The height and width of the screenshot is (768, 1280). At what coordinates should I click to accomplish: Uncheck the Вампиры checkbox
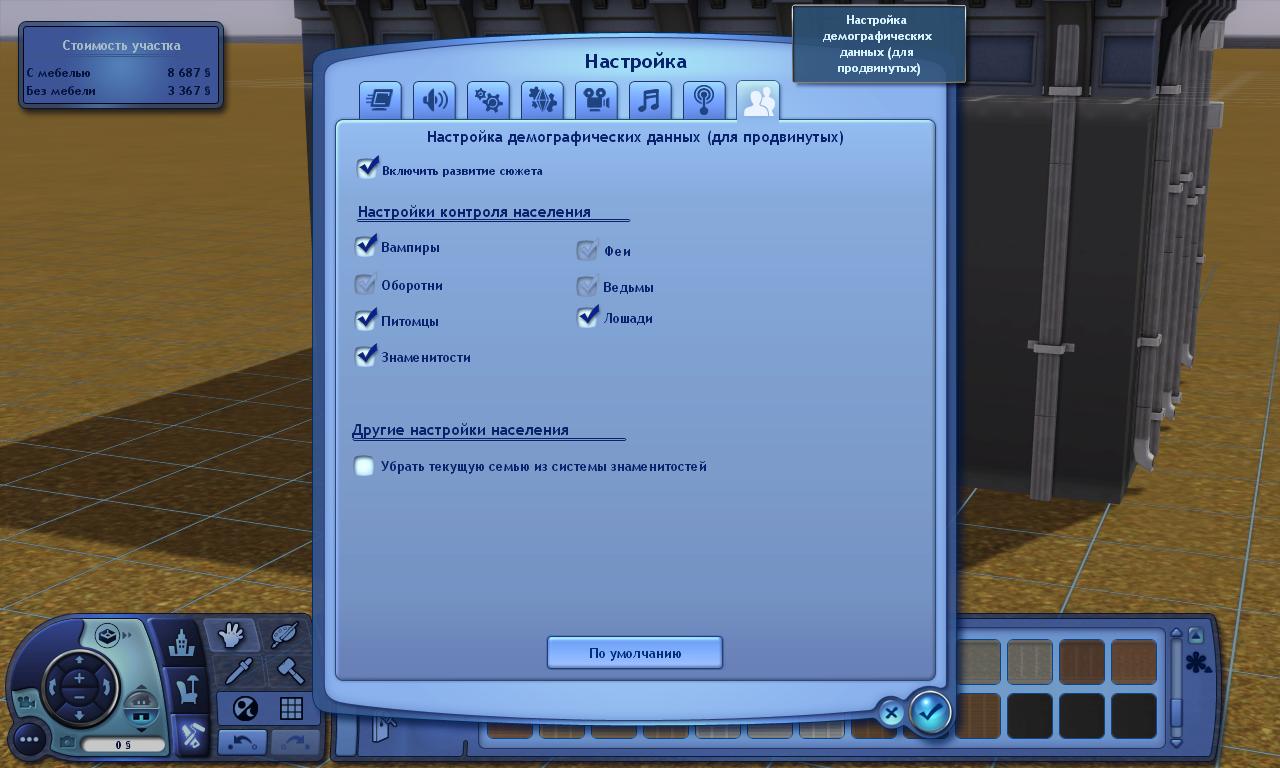point(366,245)
